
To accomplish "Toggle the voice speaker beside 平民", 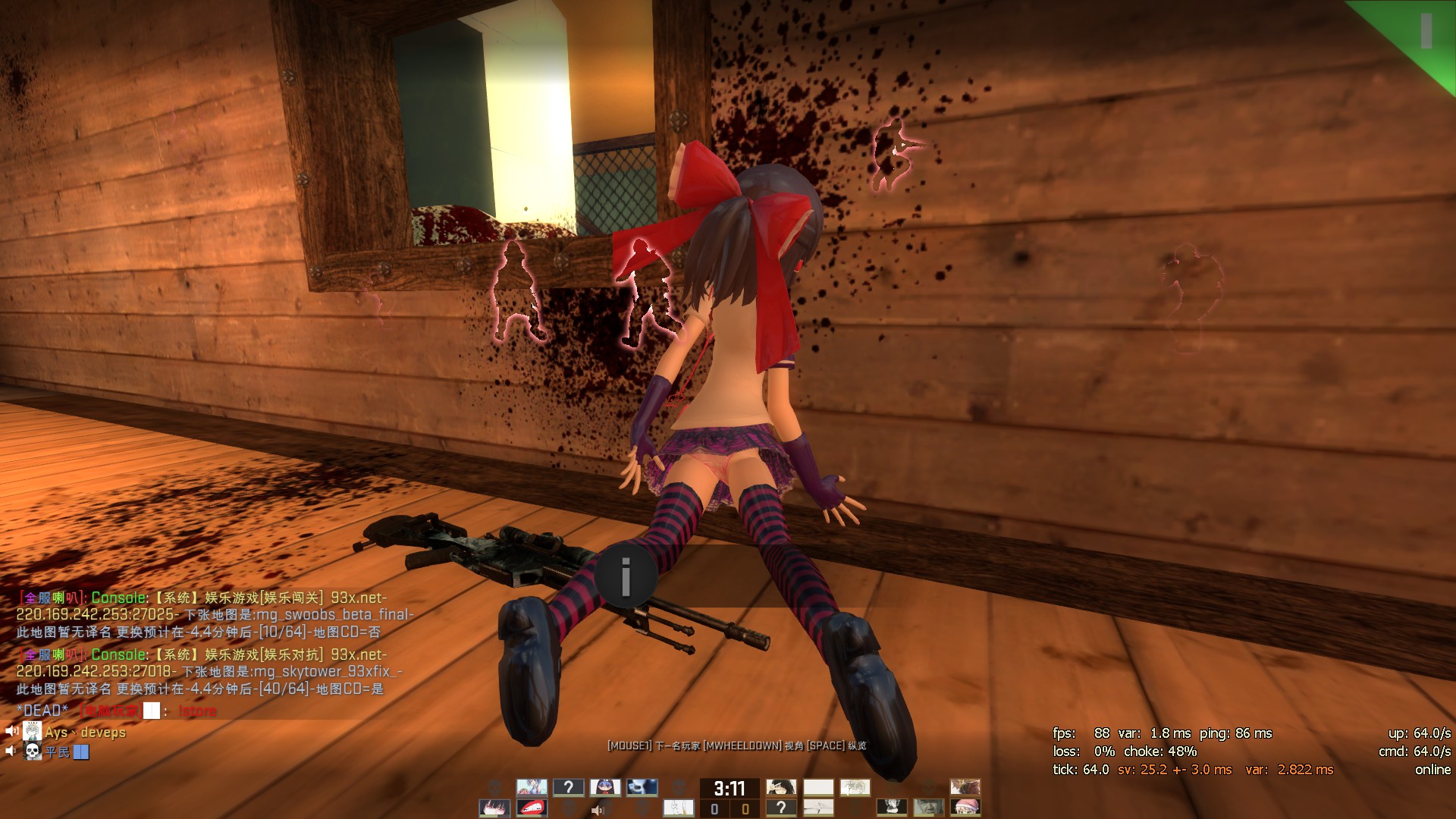I will pos(9,751).
